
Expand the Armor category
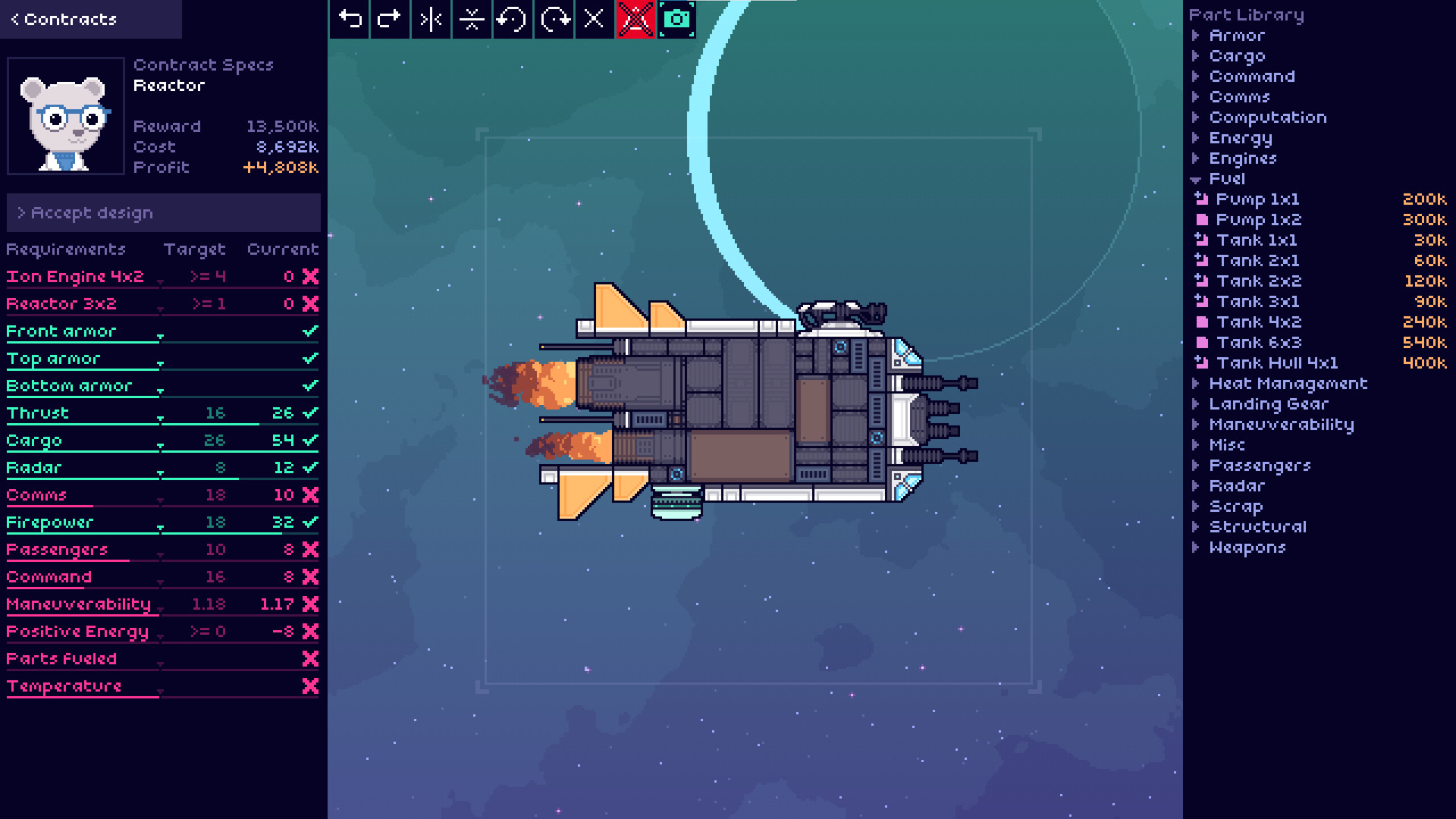(x=1236, y=36)
